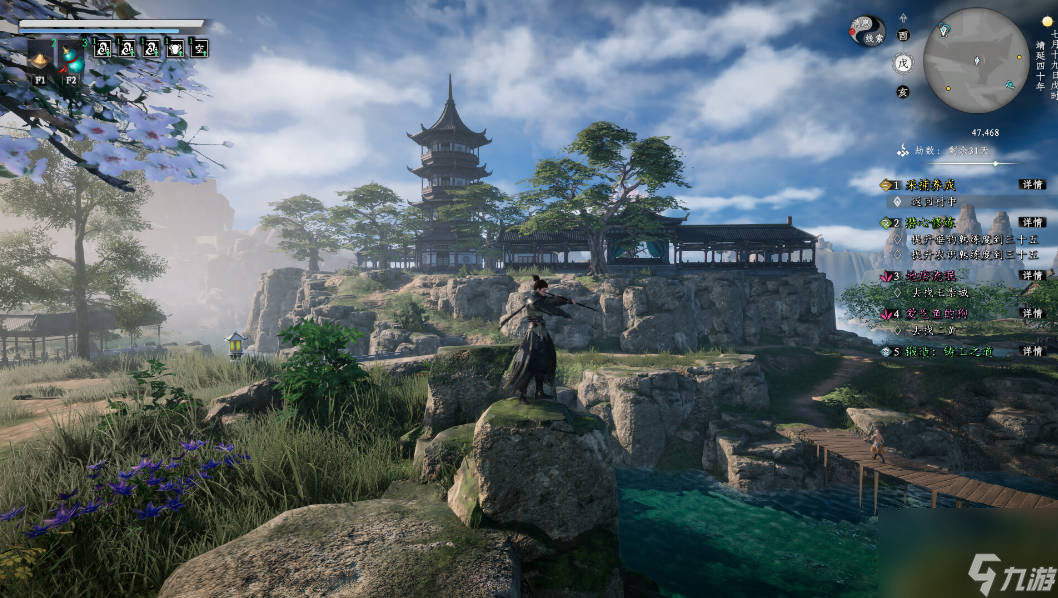
Task: Click the 亥 time dial marker
Action: pyautogui.click(x=903, y=90)
